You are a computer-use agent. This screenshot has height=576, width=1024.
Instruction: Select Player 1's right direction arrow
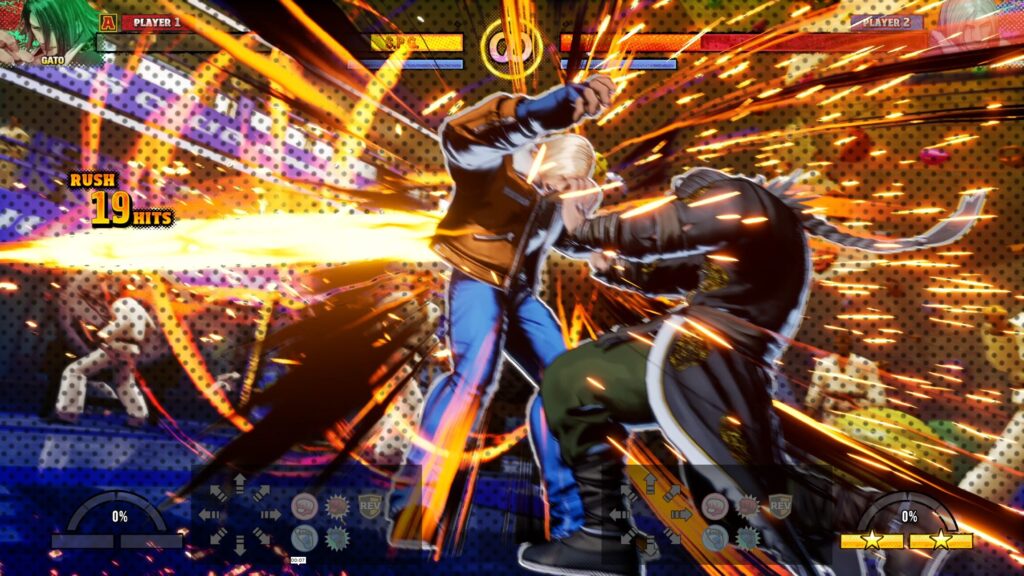[x=270, y=515]
